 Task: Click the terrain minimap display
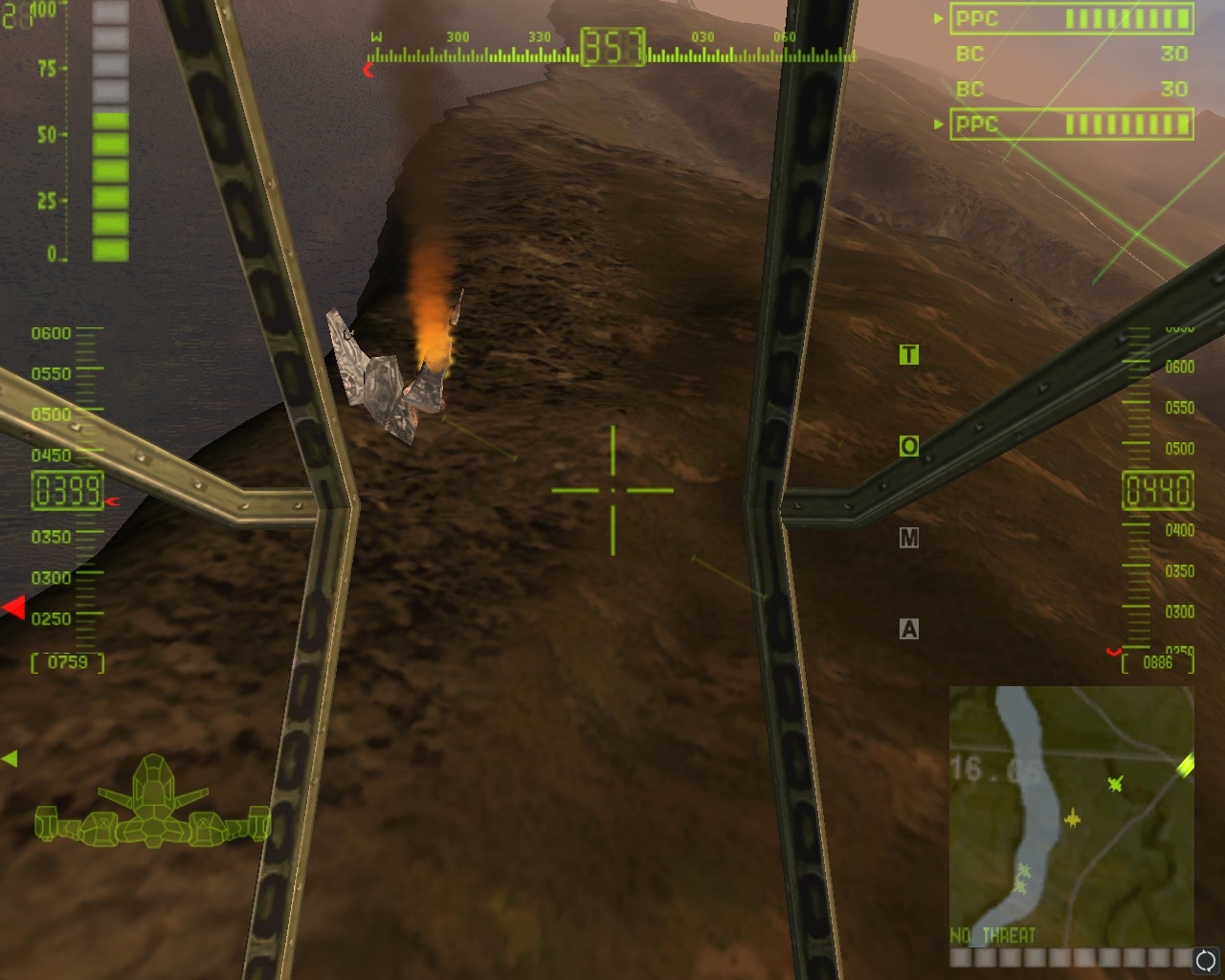pyautogui.click(x=1071, y=813)
